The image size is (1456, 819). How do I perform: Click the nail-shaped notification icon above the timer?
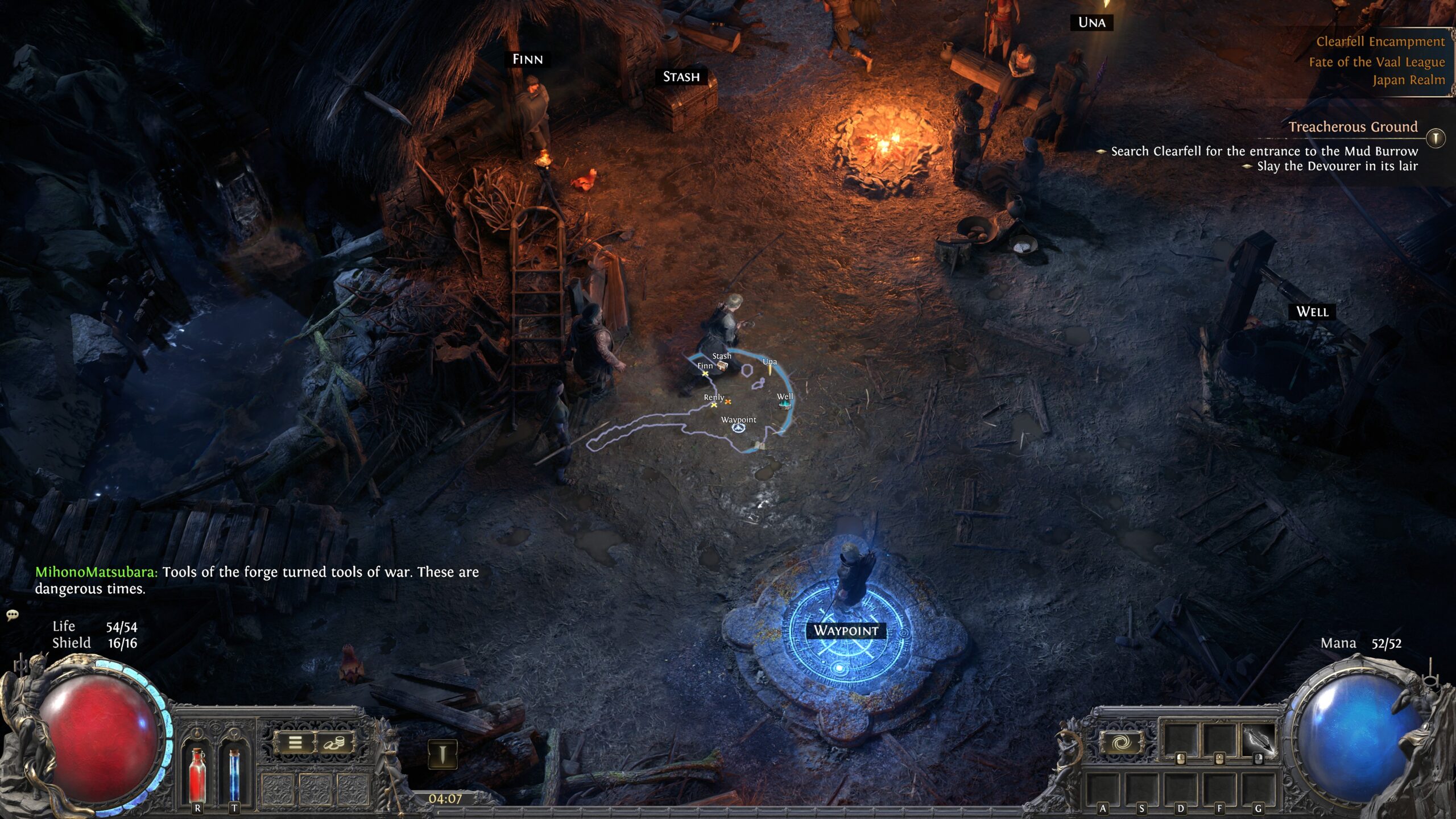point(442,755)
